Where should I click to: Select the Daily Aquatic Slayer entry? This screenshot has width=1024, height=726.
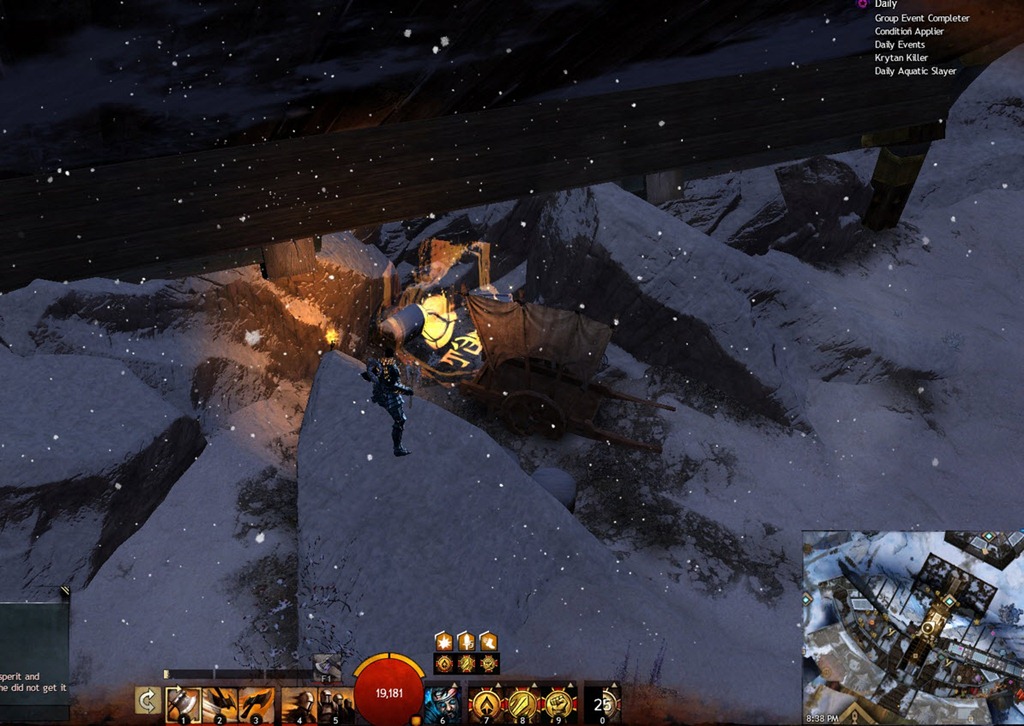pos(915,71)
